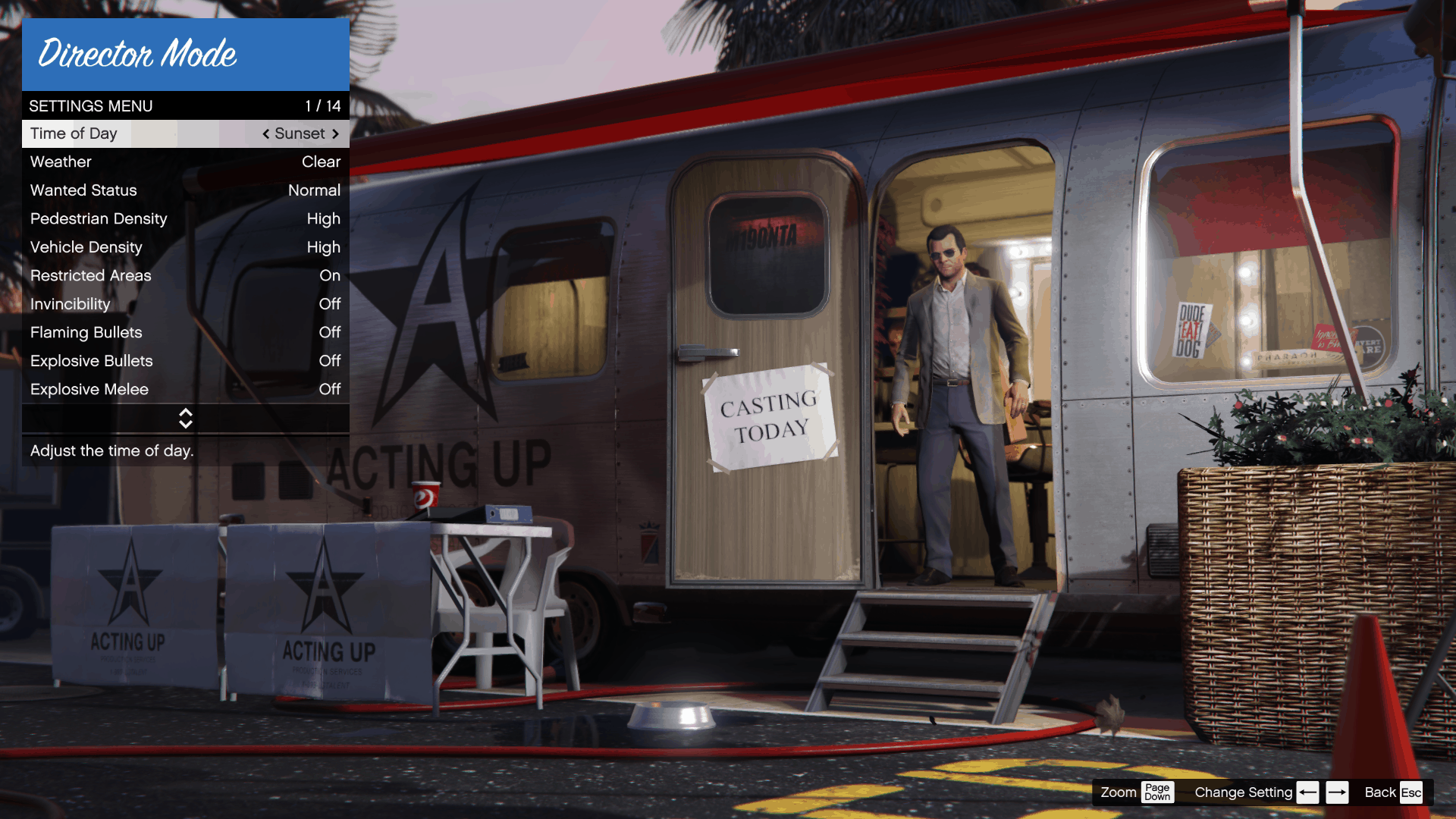This screenshot has width=1456, height=819.
Task: Click the Director Mode title banner
Action: (186, 54)
